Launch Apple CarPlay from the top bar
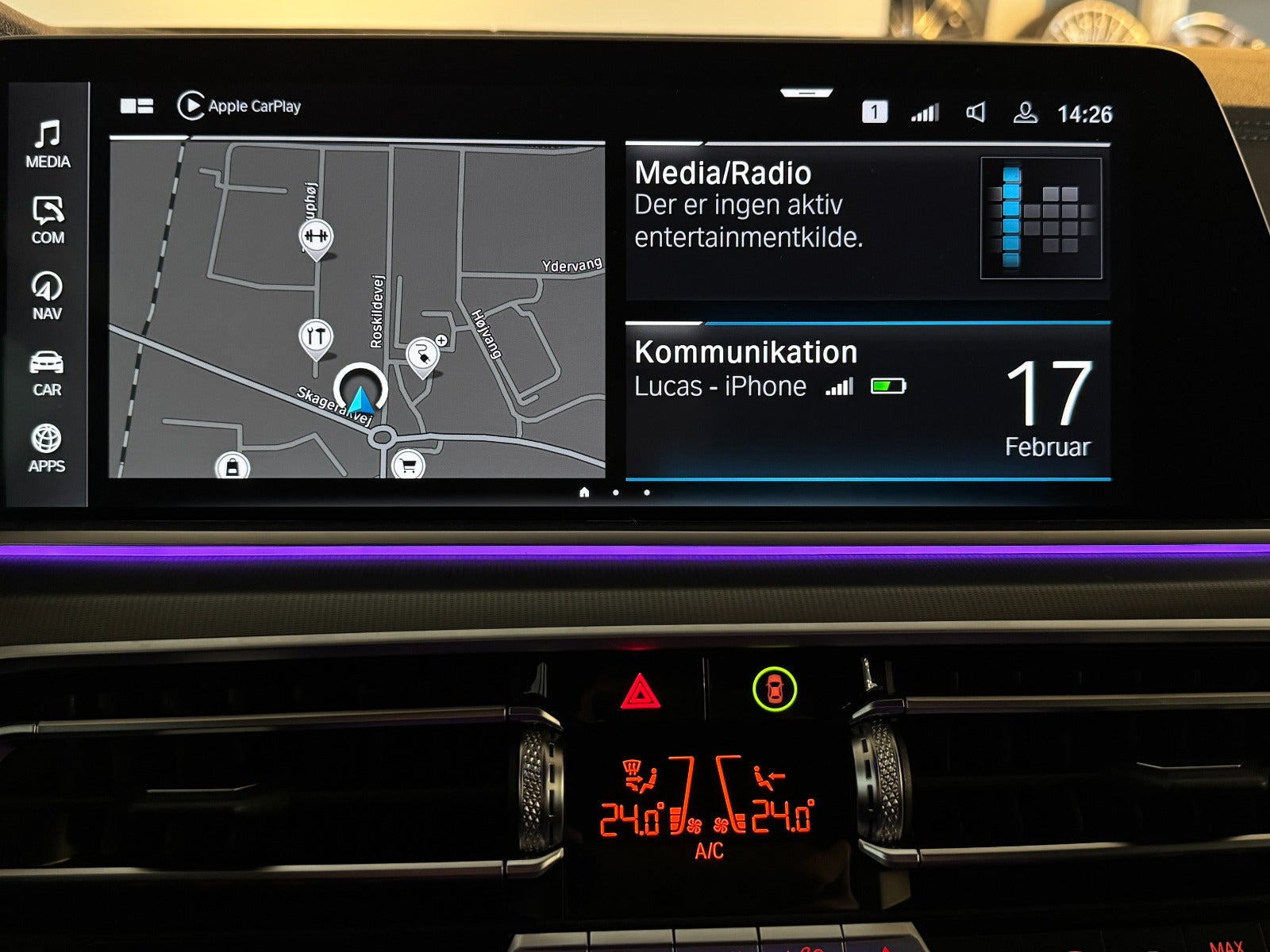 point(239,106)
